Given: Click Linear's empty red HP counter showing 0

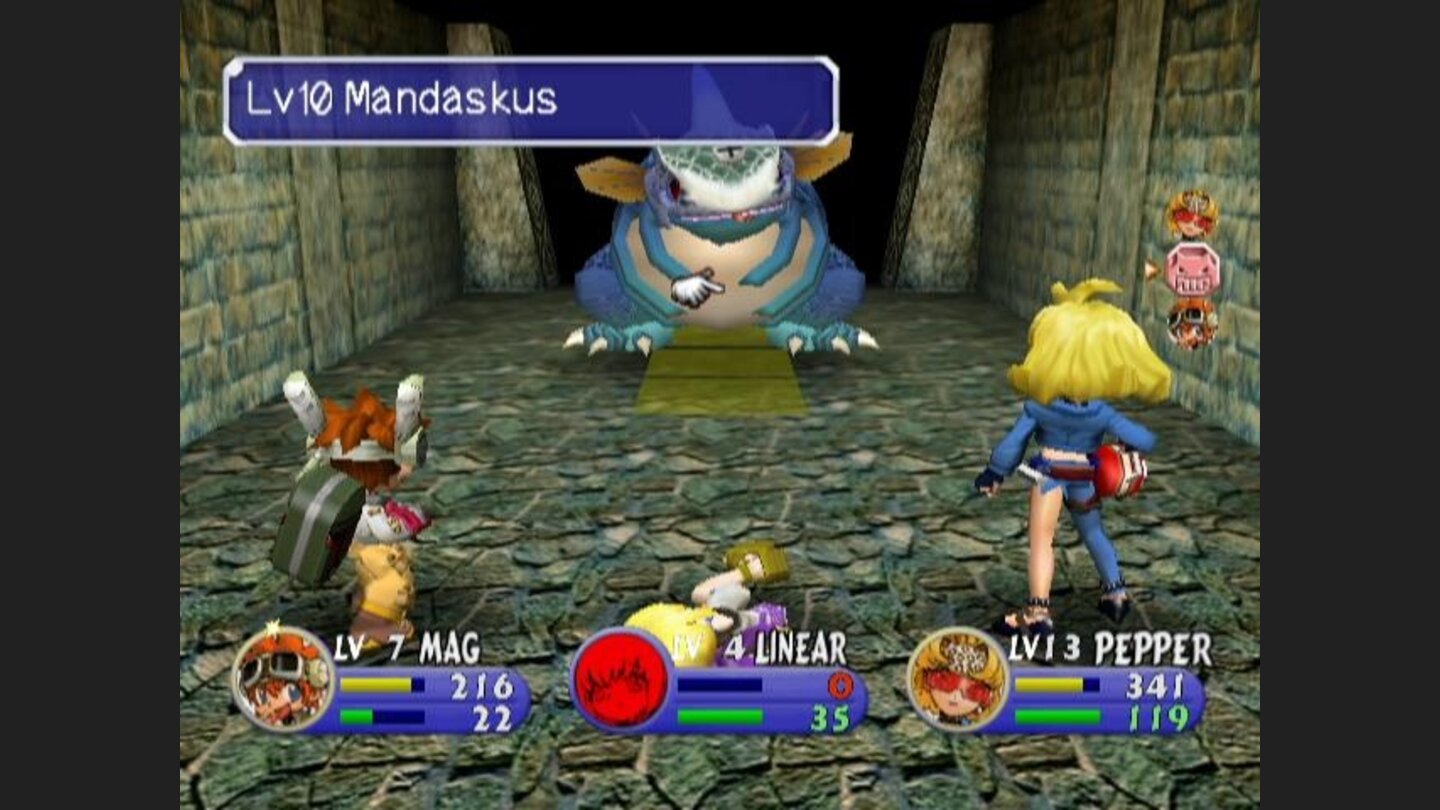Looking at the screenshot, I should [x=843, y=684].
